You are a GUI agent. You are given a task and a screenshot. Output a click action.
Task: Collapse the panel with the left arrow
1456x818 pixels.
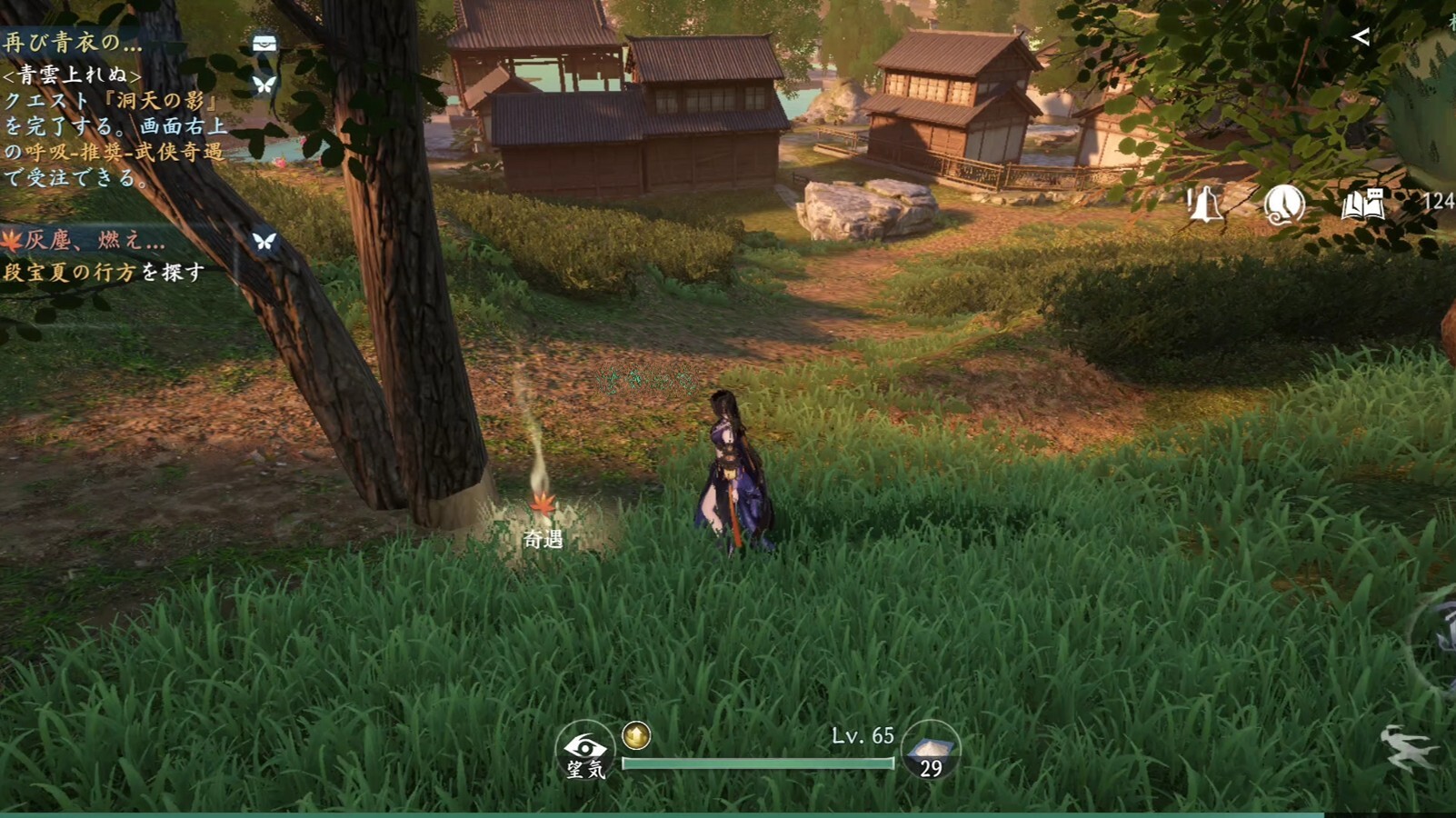click(x=1361, y=36)
